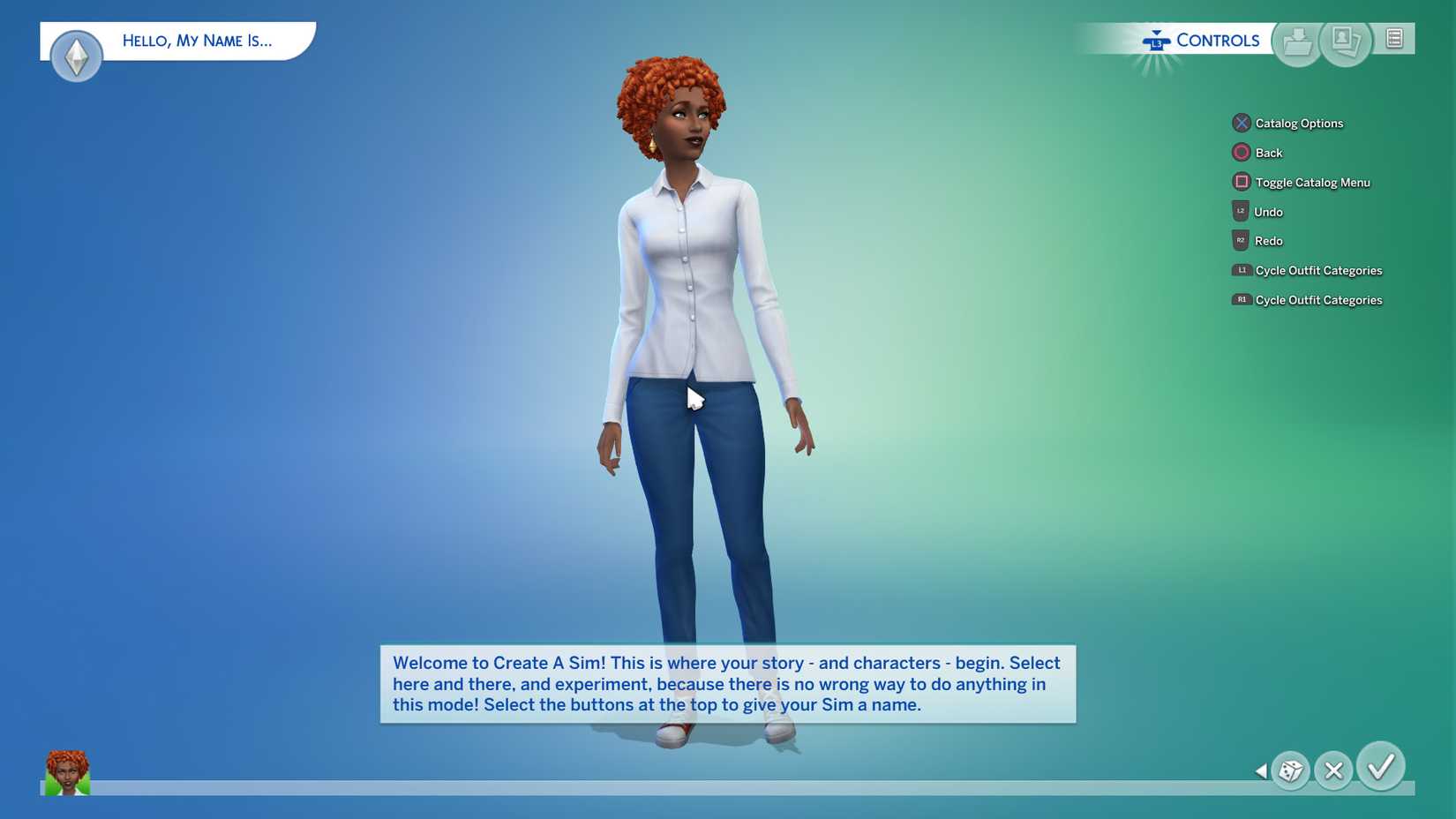Select the Redo R2 control icon

pos(1242,240)
